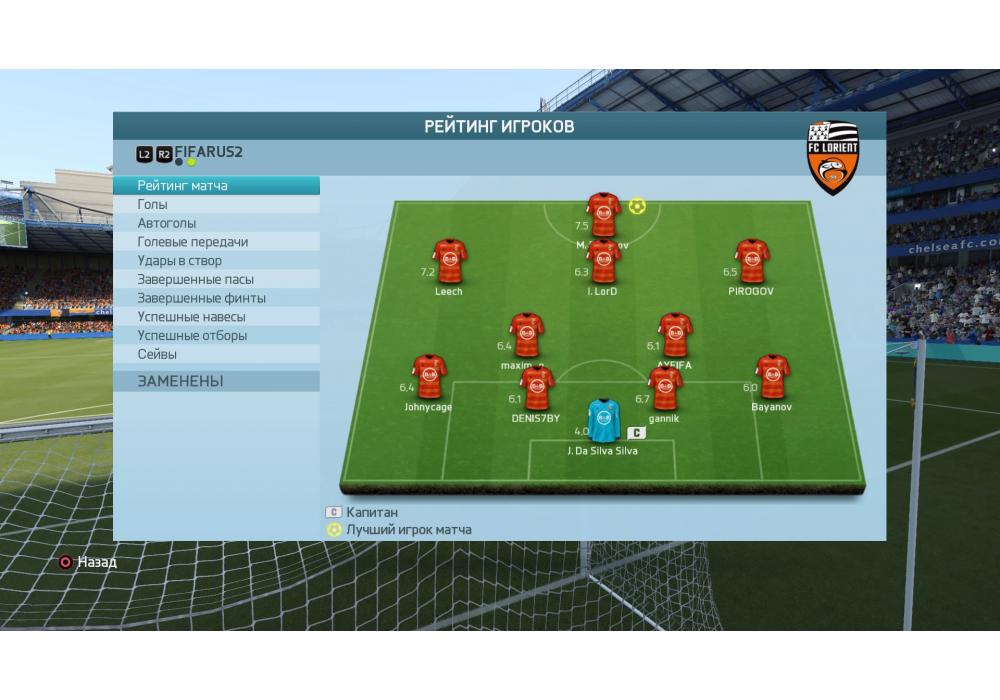This screenshot has width=1000, height=700.
Task: Choose player Johnycage's shirt
Action: [429, 377]
